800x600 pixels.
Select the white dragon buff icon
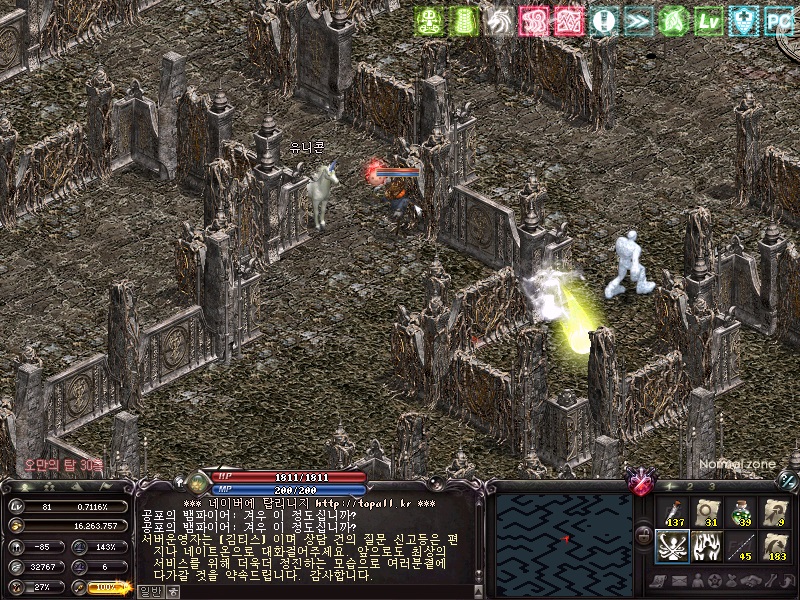coord(498,20)
